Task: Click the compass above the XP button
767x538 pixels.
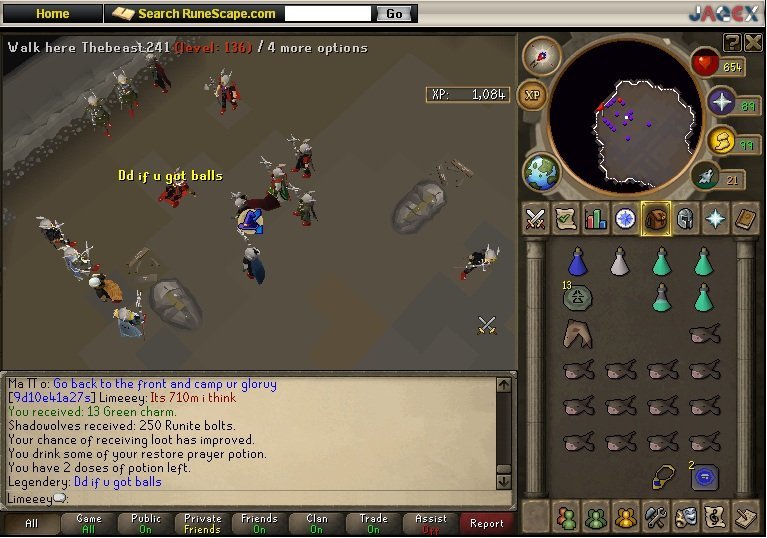Action: point(541,56)
